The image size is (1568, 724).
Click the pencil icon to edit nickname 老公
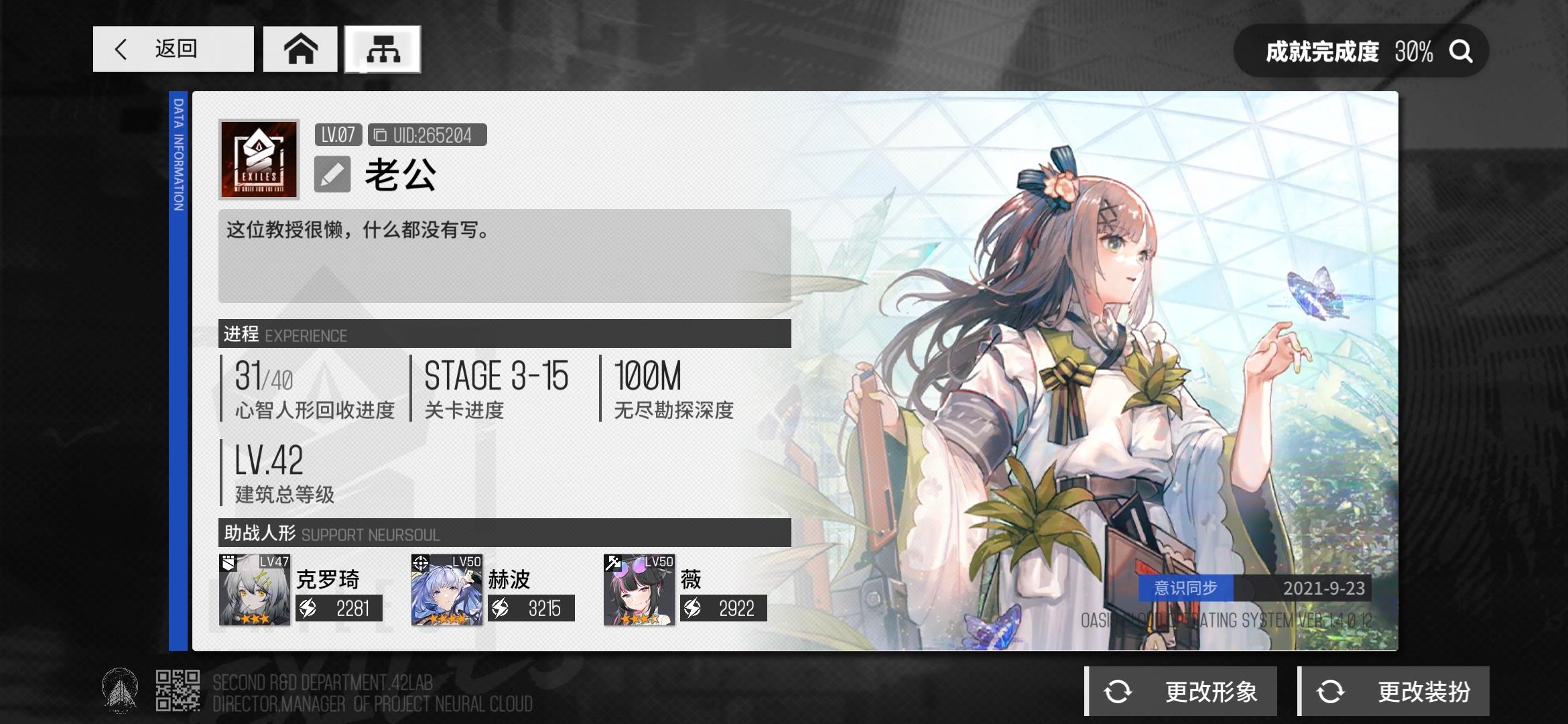tap(334, 174)
